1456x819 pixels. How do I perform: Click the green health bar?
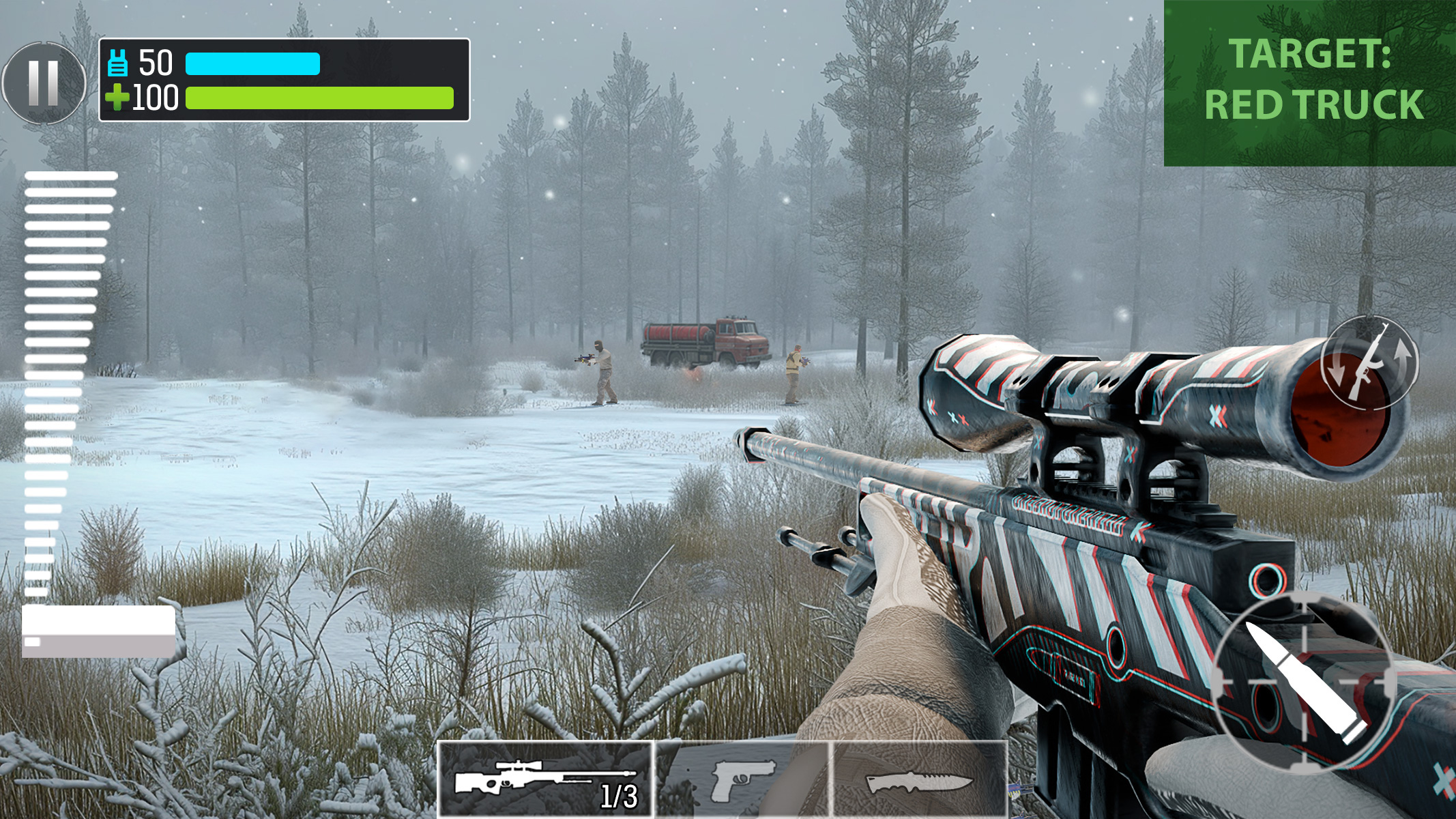coord(319,97)
